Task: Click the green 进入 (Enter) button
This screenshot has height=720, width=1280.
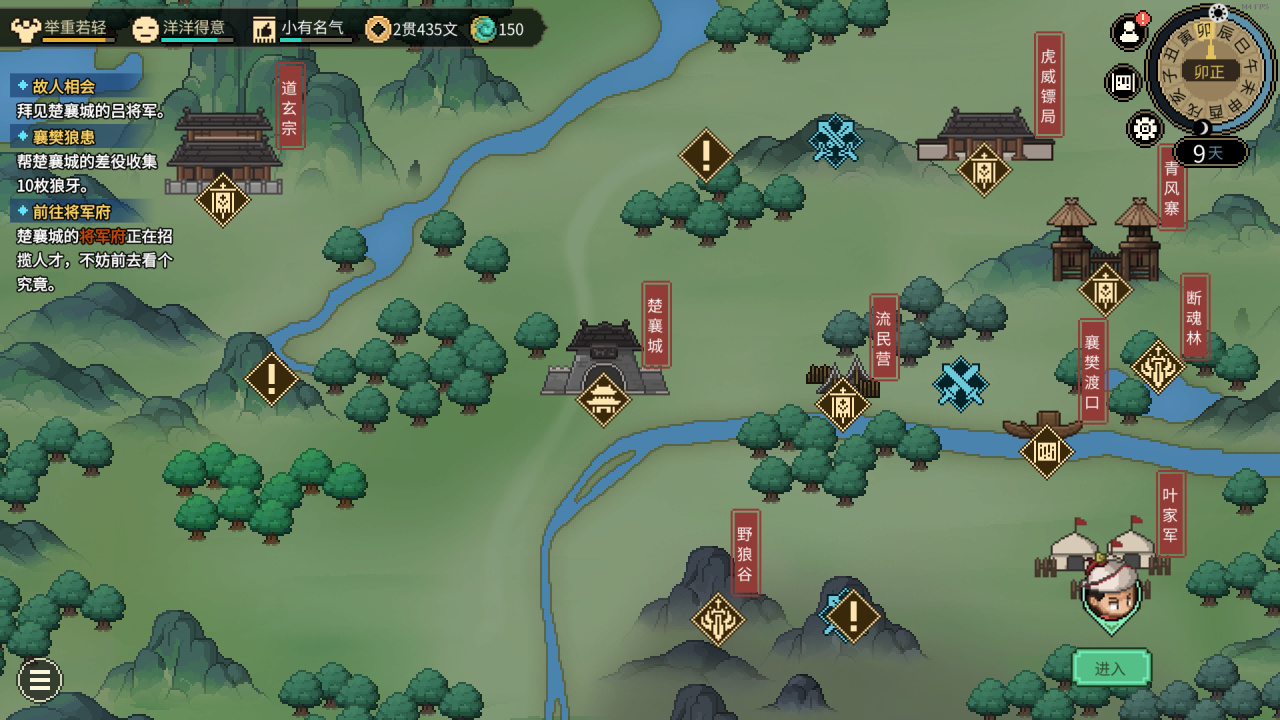Action: pyautogui.click(x=1111, y=668)
